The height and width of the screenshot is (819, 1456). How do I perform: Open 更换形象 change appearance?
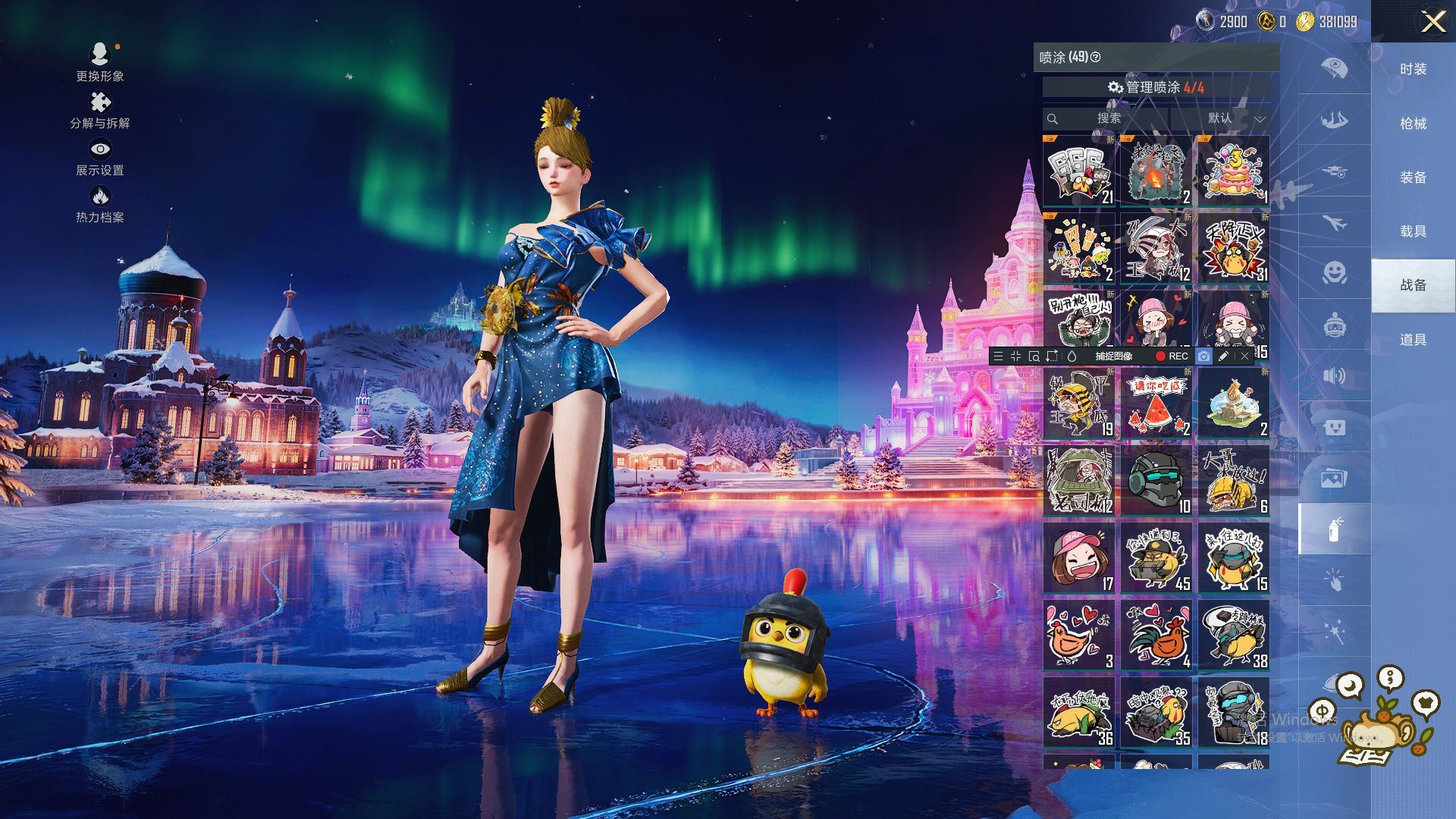click(100, 62)
